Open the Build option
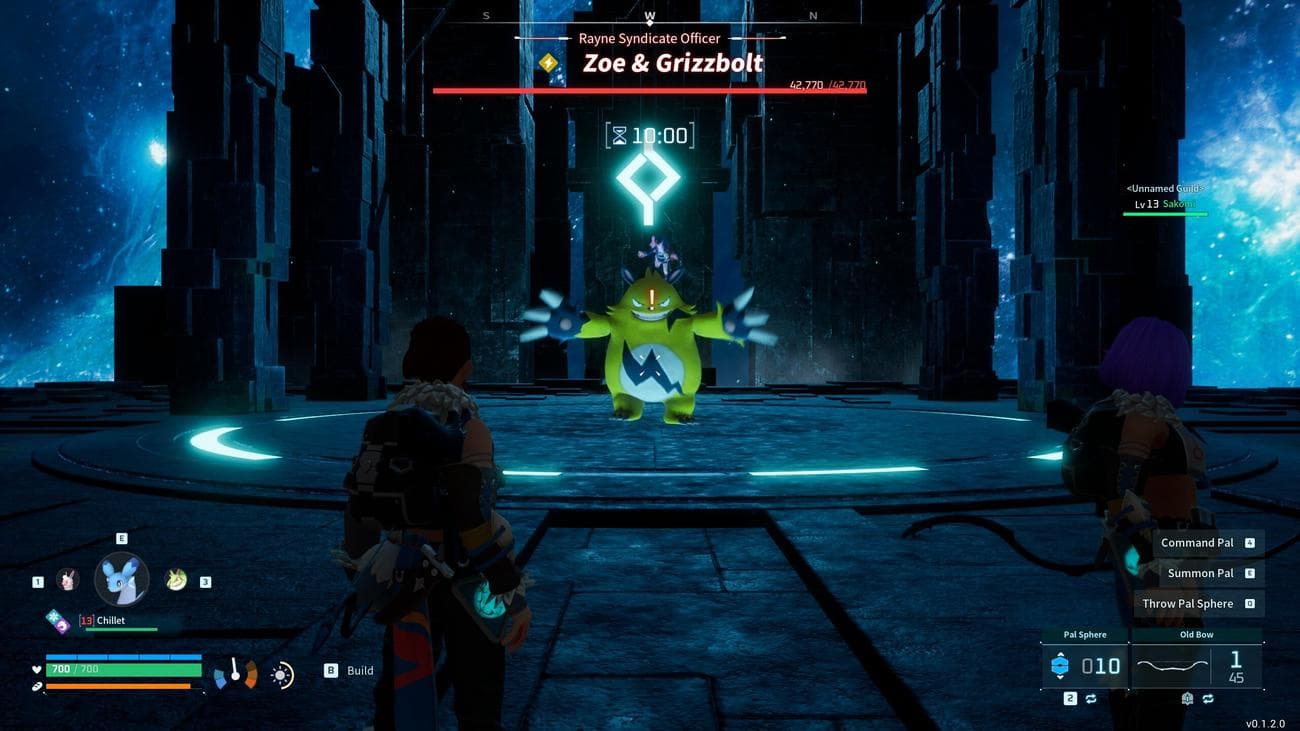 [x=350, y=671]
